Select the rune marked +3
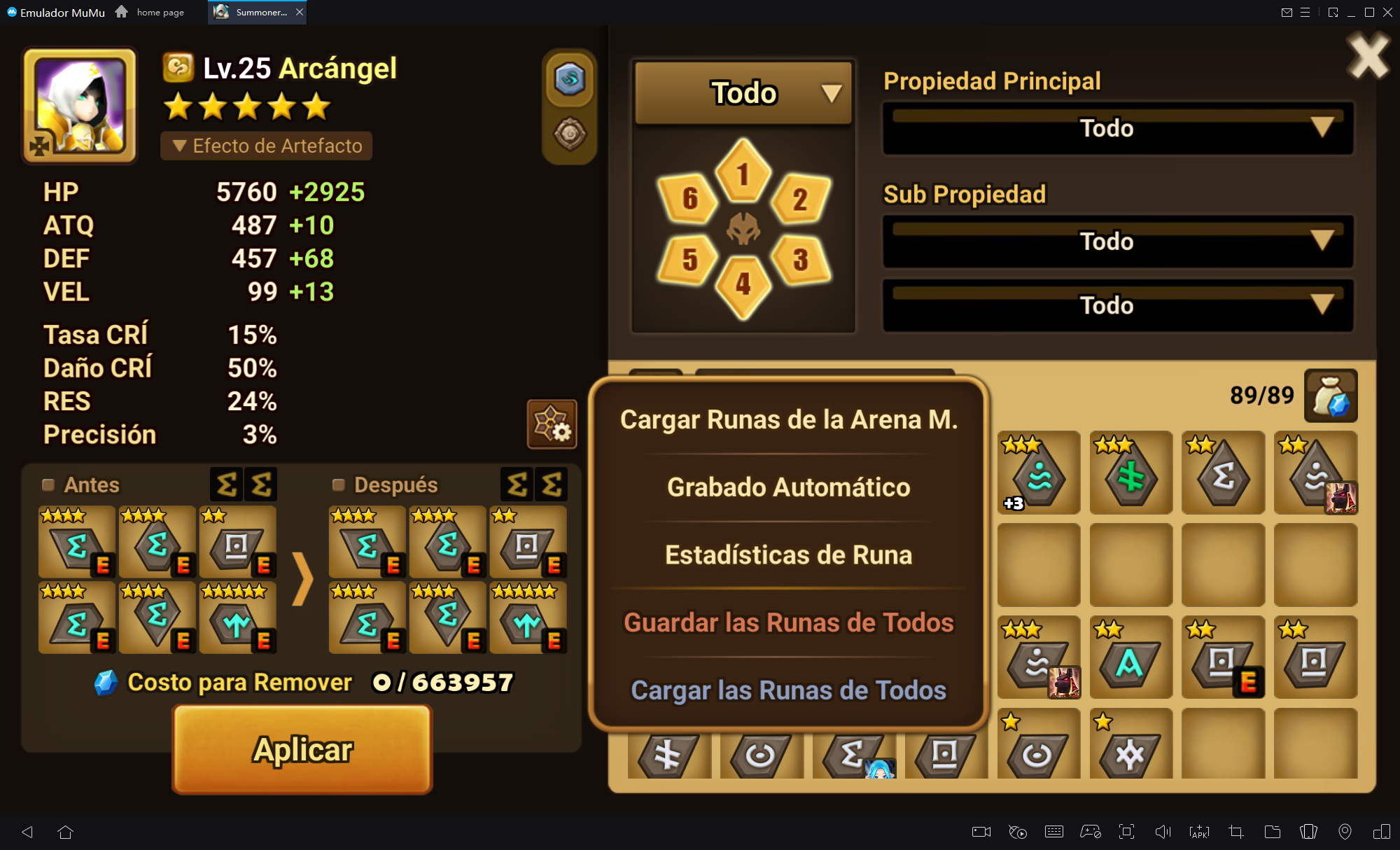Viewport: 1400px width, 850px height. pyautogui.click(x=1038, y=473)
